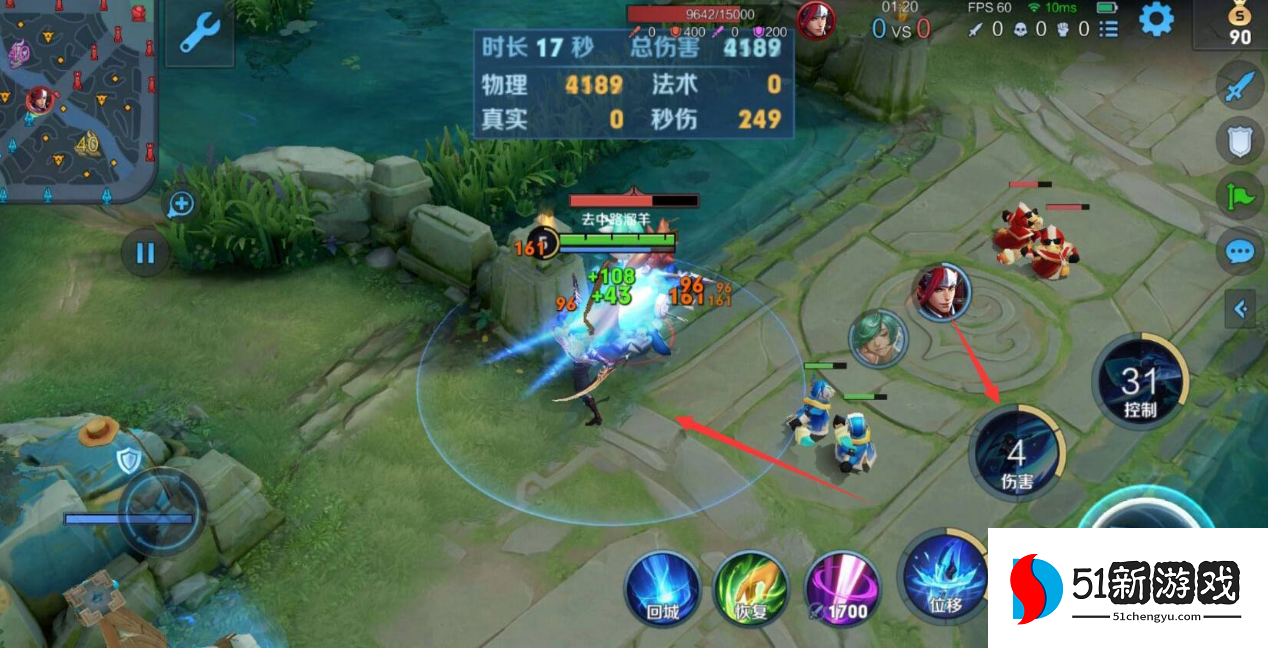Use the 恢复 heal ability
1268x648 pixels.
(750, 588)
